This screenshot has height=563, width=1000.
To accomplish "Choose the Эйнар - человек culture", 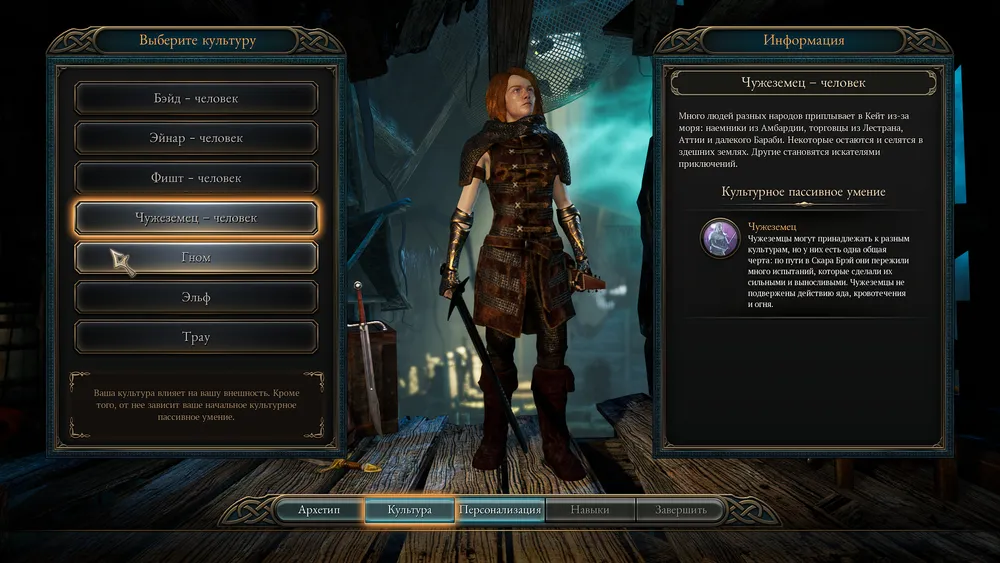I will tap(196, 138).
